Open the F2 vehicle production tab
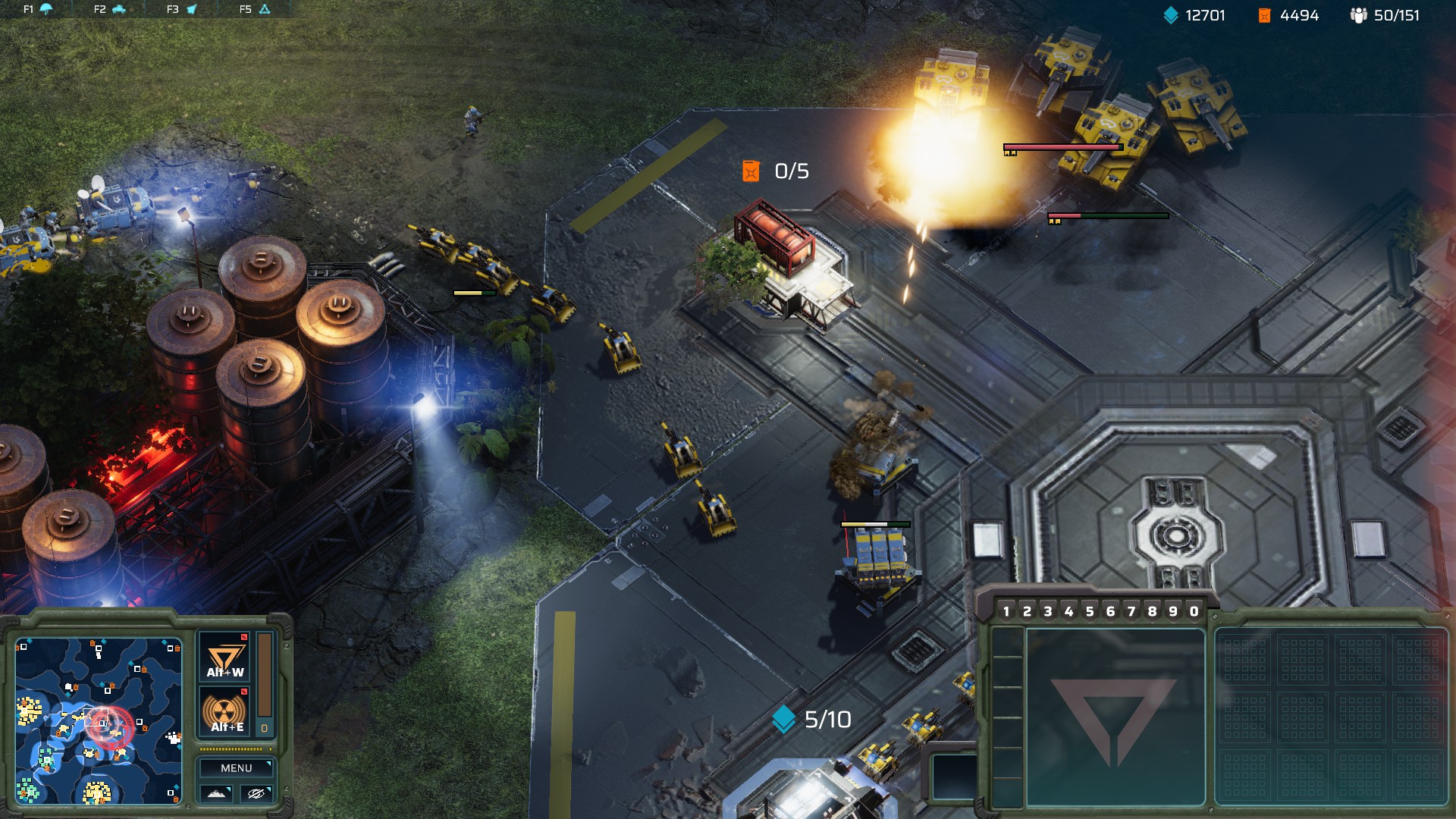 click(x=110, y=9)
